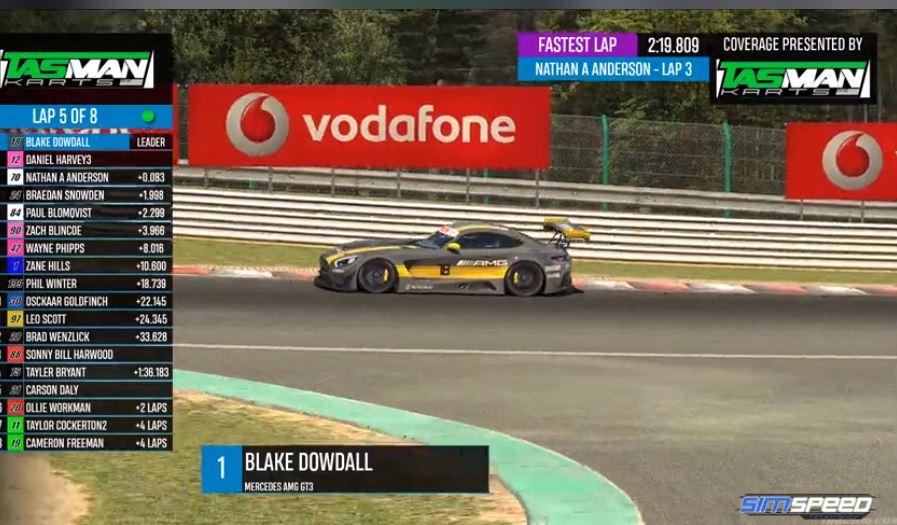The height and width of the screenshot is (525, 897).
Task: Select Ollie Workman's standings row
Action: (x=88, y=408)
